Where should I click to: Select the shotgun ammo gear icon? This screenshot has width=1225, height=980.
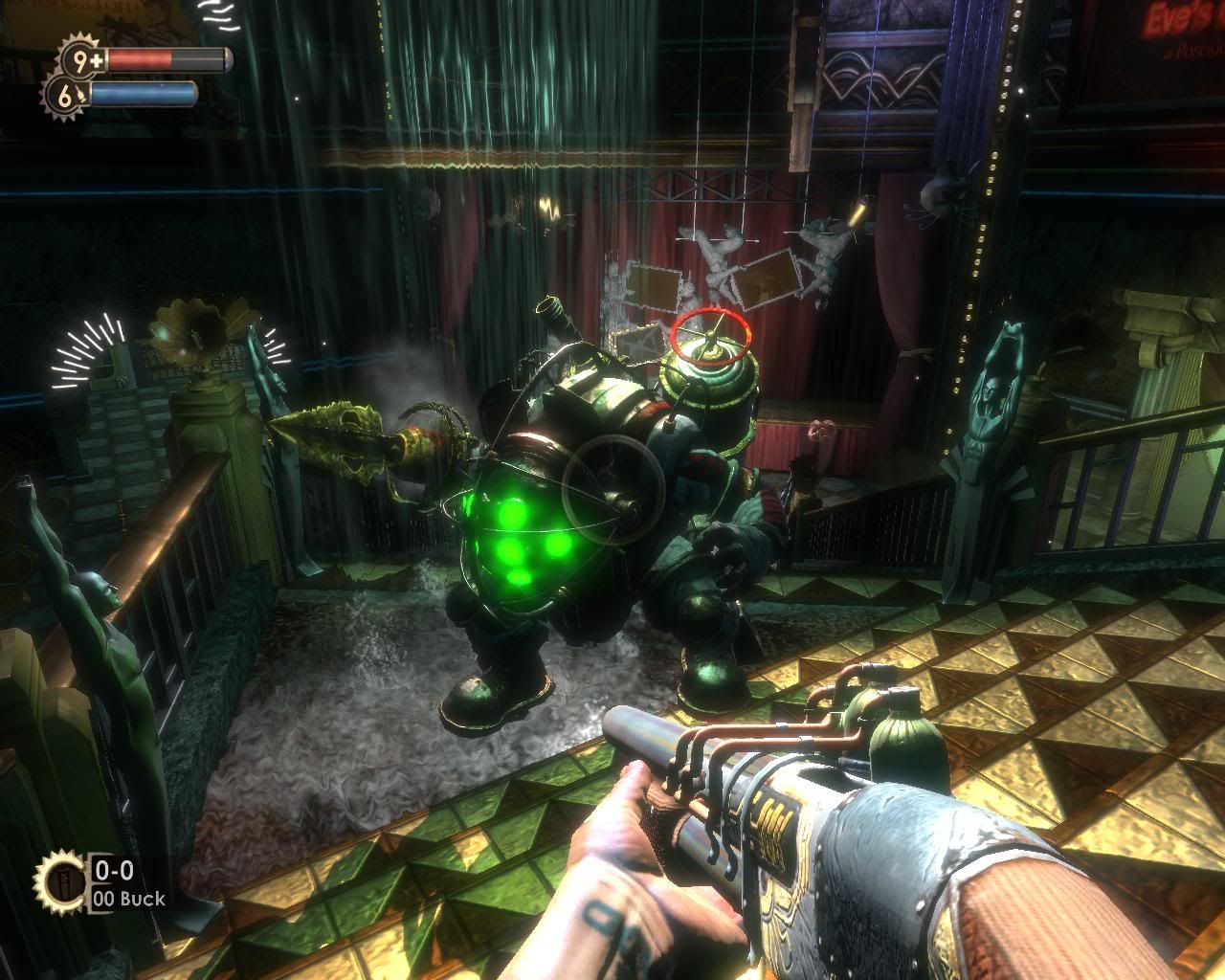pos(59,882)
